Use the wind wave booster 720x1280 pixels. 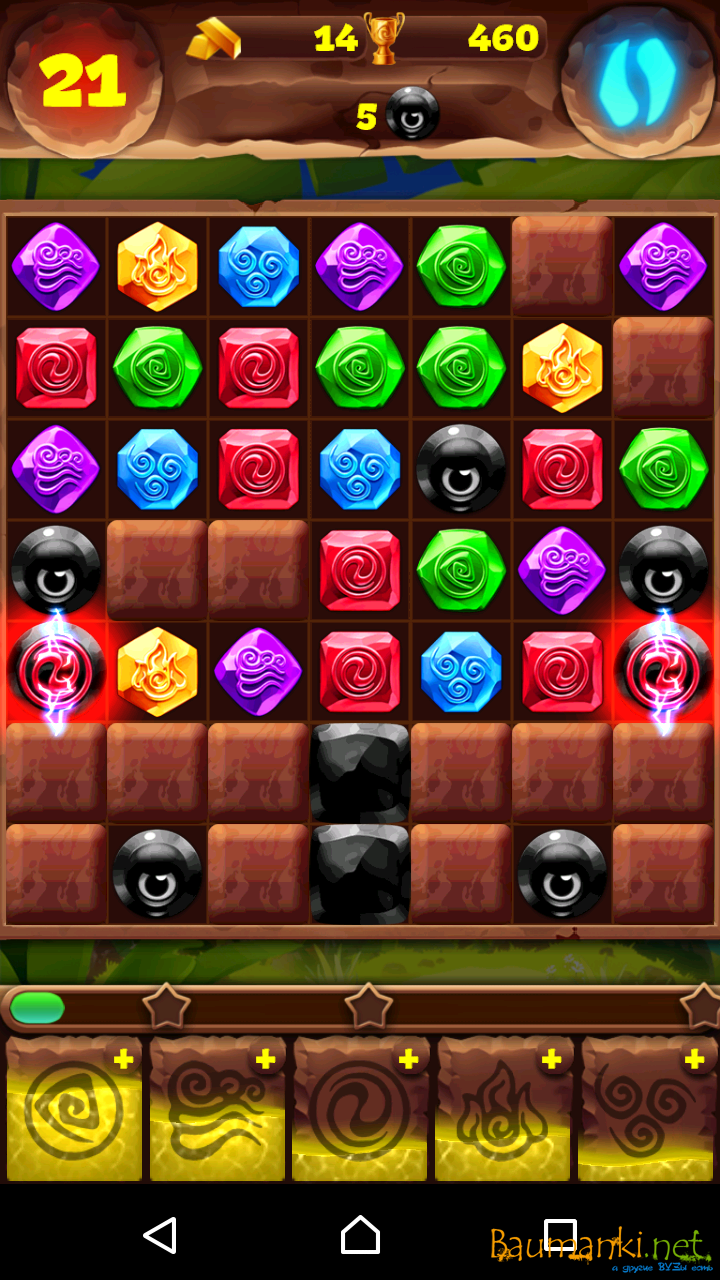pyautogui.click(x=217, y=1112)
